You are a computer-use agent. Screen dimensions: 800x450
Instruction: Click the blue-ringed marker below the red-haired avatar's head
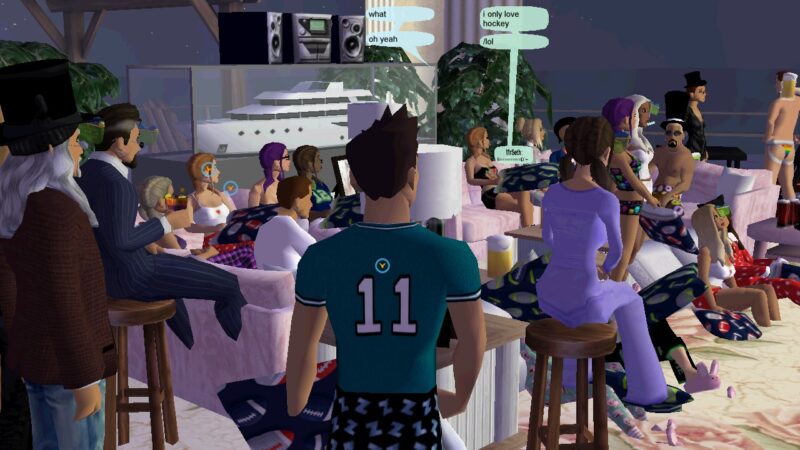click(x=231, y=186)
